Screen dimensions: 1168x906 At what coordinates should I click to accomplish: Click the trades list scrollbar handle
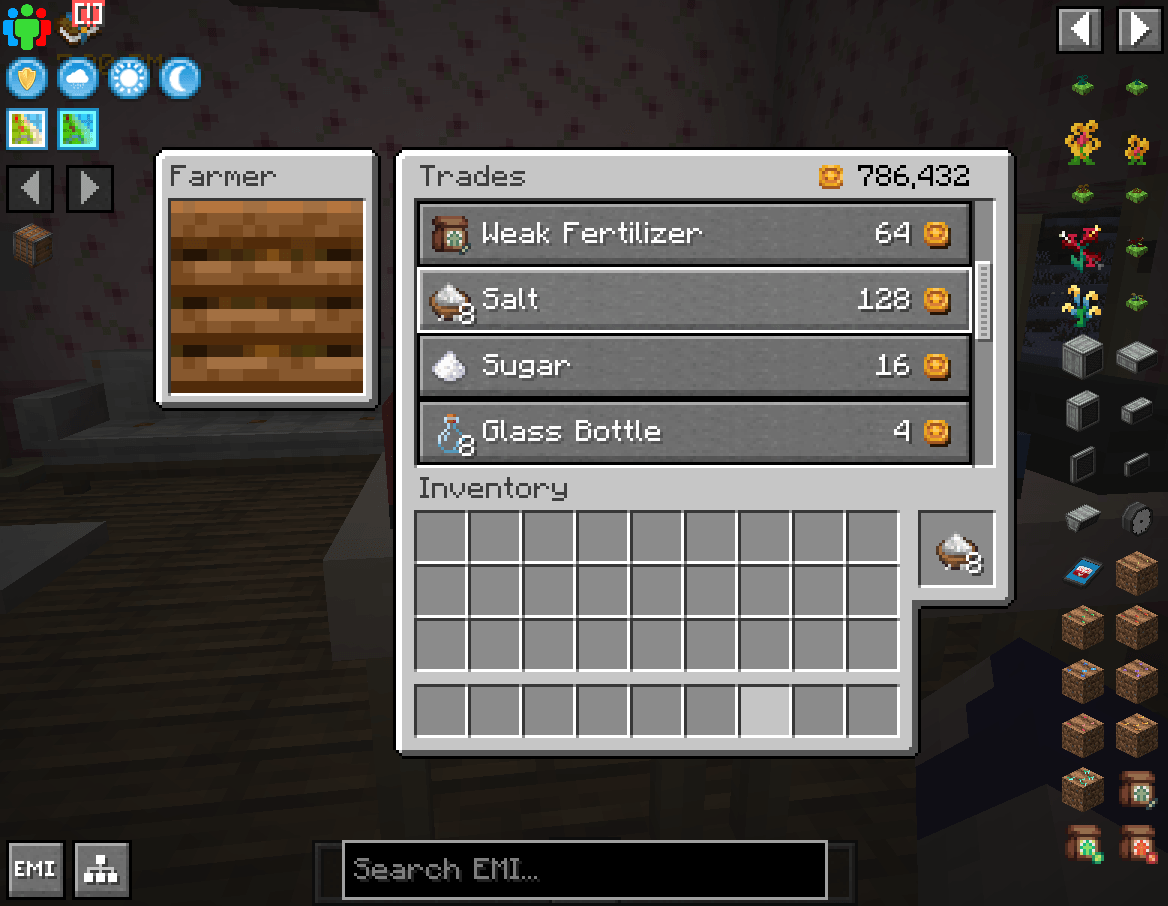click(983, 301)
